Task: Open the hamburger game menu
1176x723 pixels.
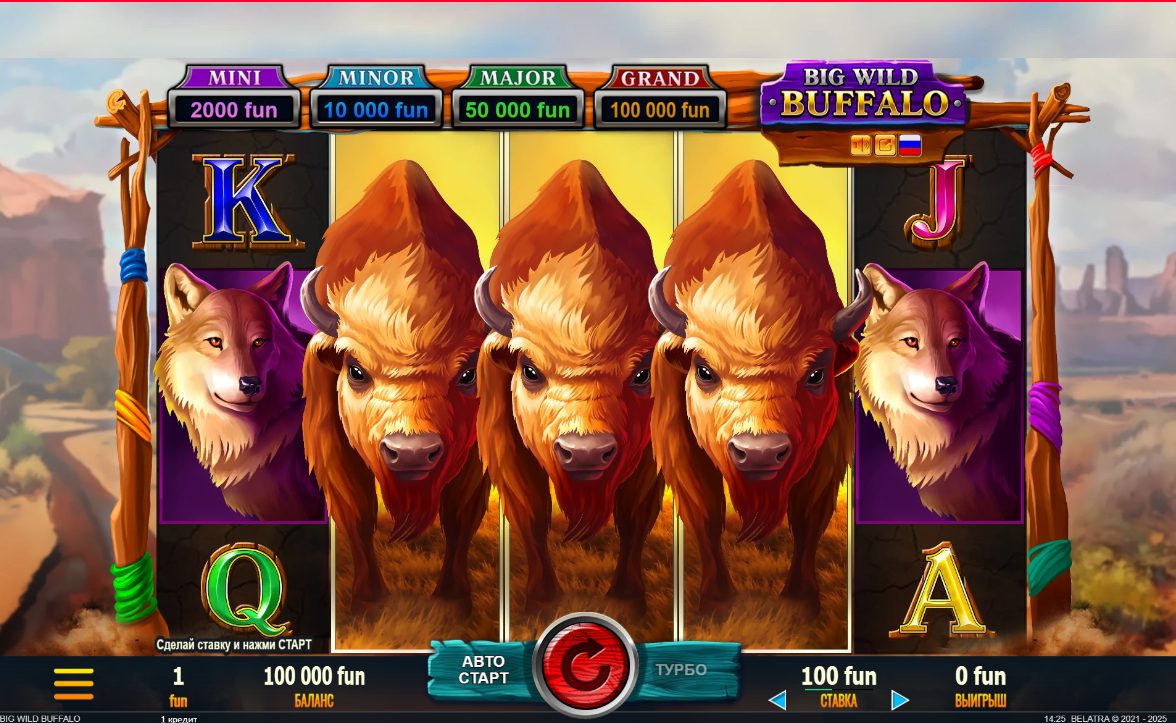Action: click(x=74, y=683)
